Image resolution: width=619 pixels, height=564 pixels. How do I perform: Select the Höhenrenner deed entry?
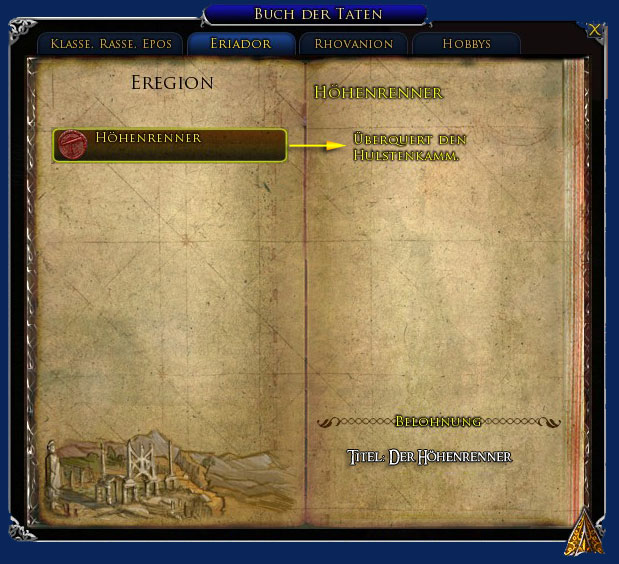[x=169, y=145]
